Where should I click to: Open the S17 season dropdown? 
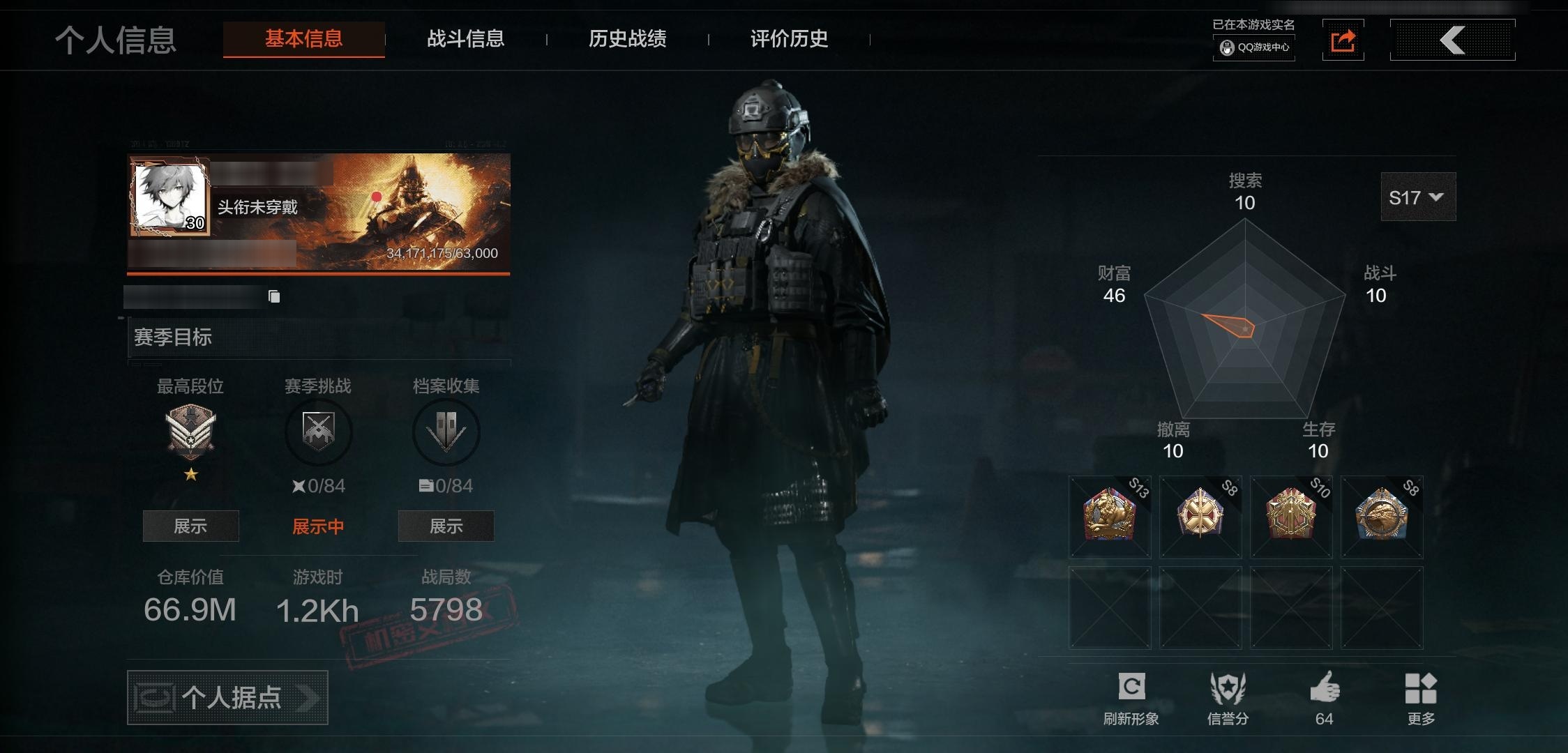(x=1417, y=197)
